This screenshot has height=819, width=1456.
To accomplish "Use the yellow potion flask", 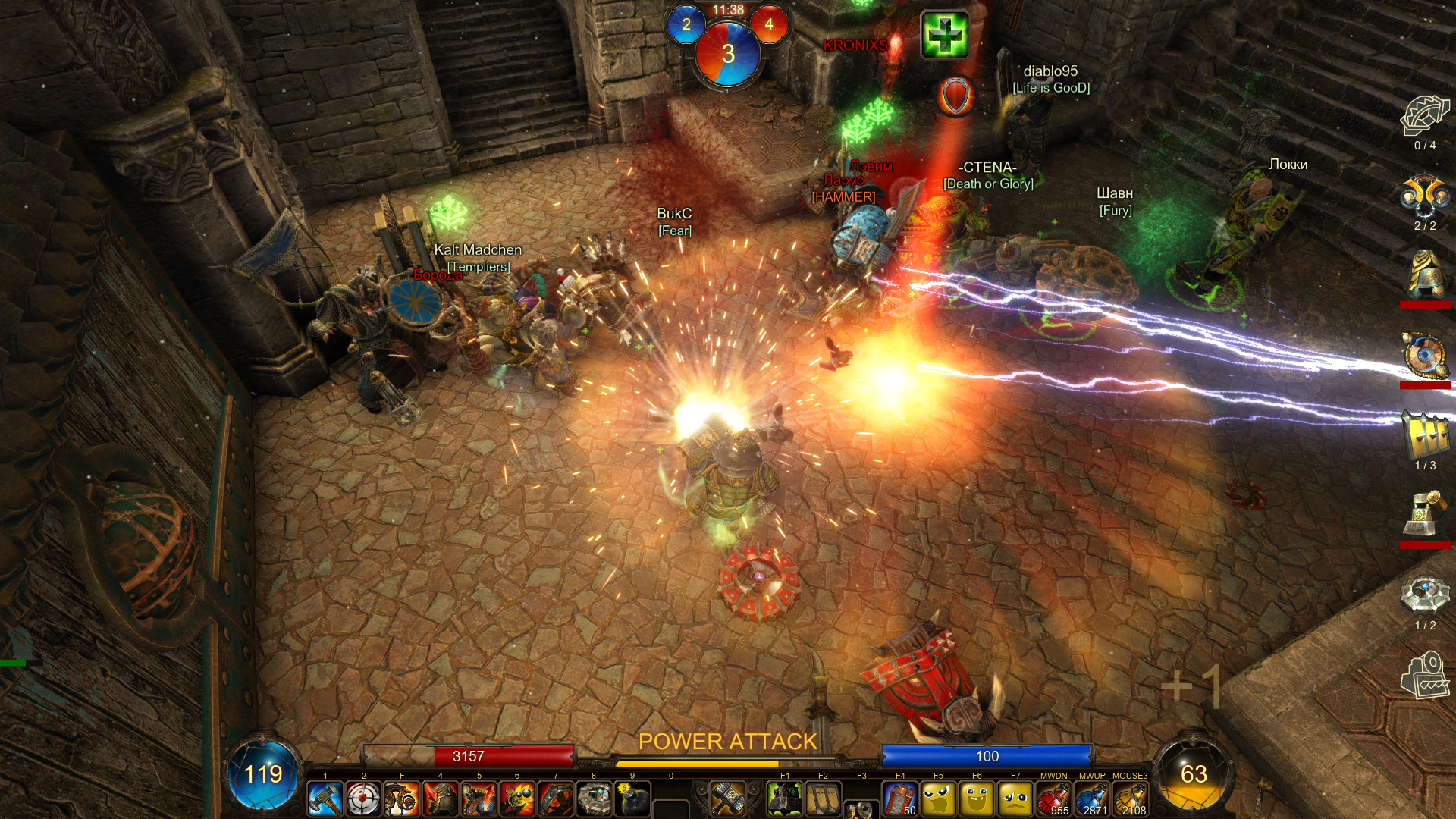I will click(1130, 799).
